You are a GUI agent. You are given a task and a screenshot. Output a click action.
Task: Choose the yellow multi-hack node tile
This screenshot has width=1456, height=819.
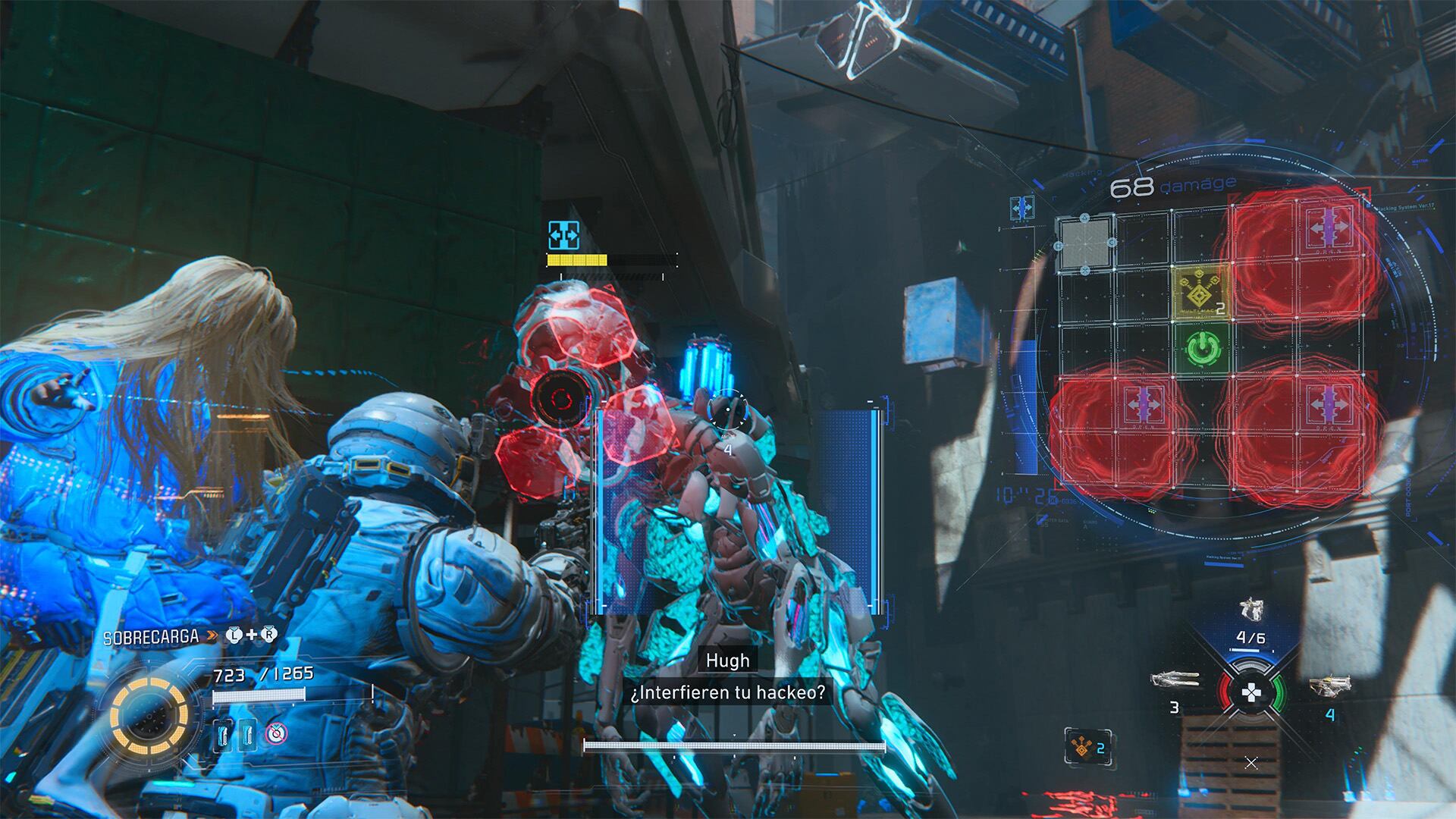click(1200, 293)
